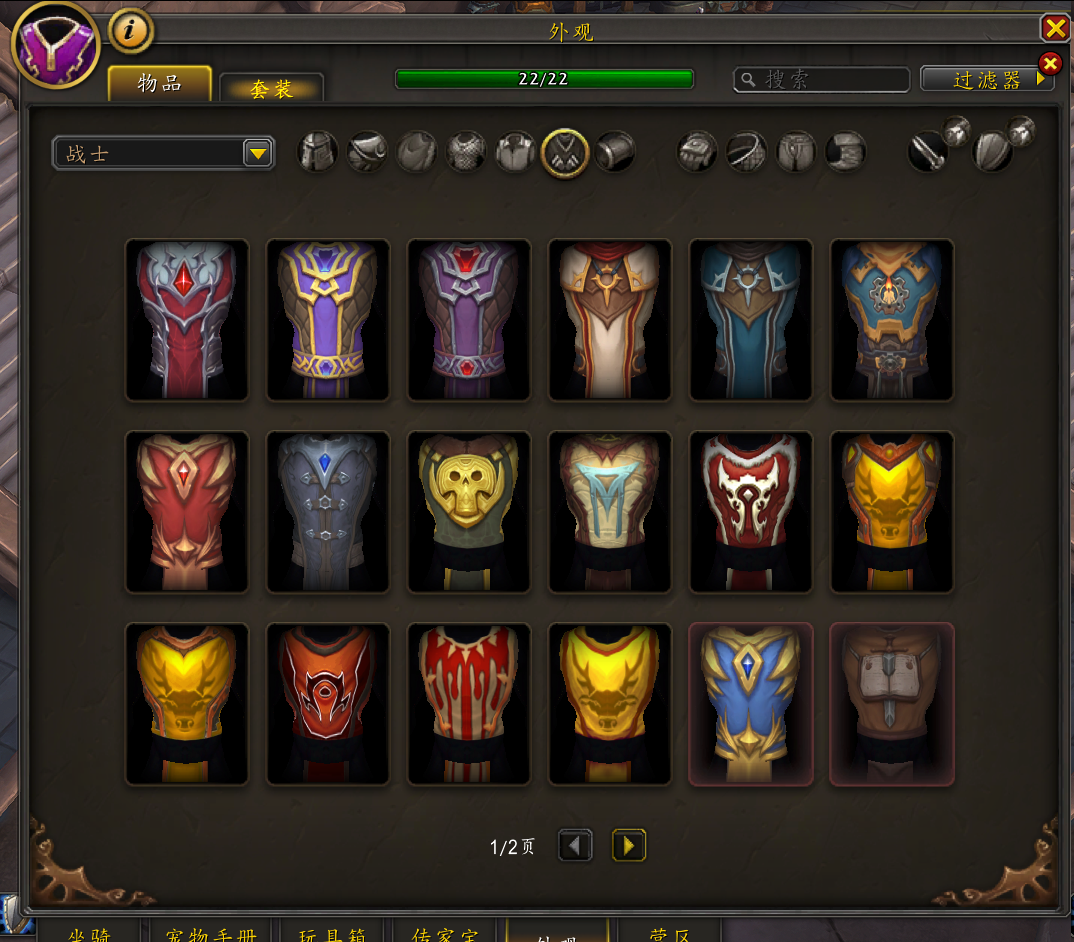The height and width of the screenshot is (942, 1074).
Task: Select the 物品 items tab
Action: coord(160,84)
